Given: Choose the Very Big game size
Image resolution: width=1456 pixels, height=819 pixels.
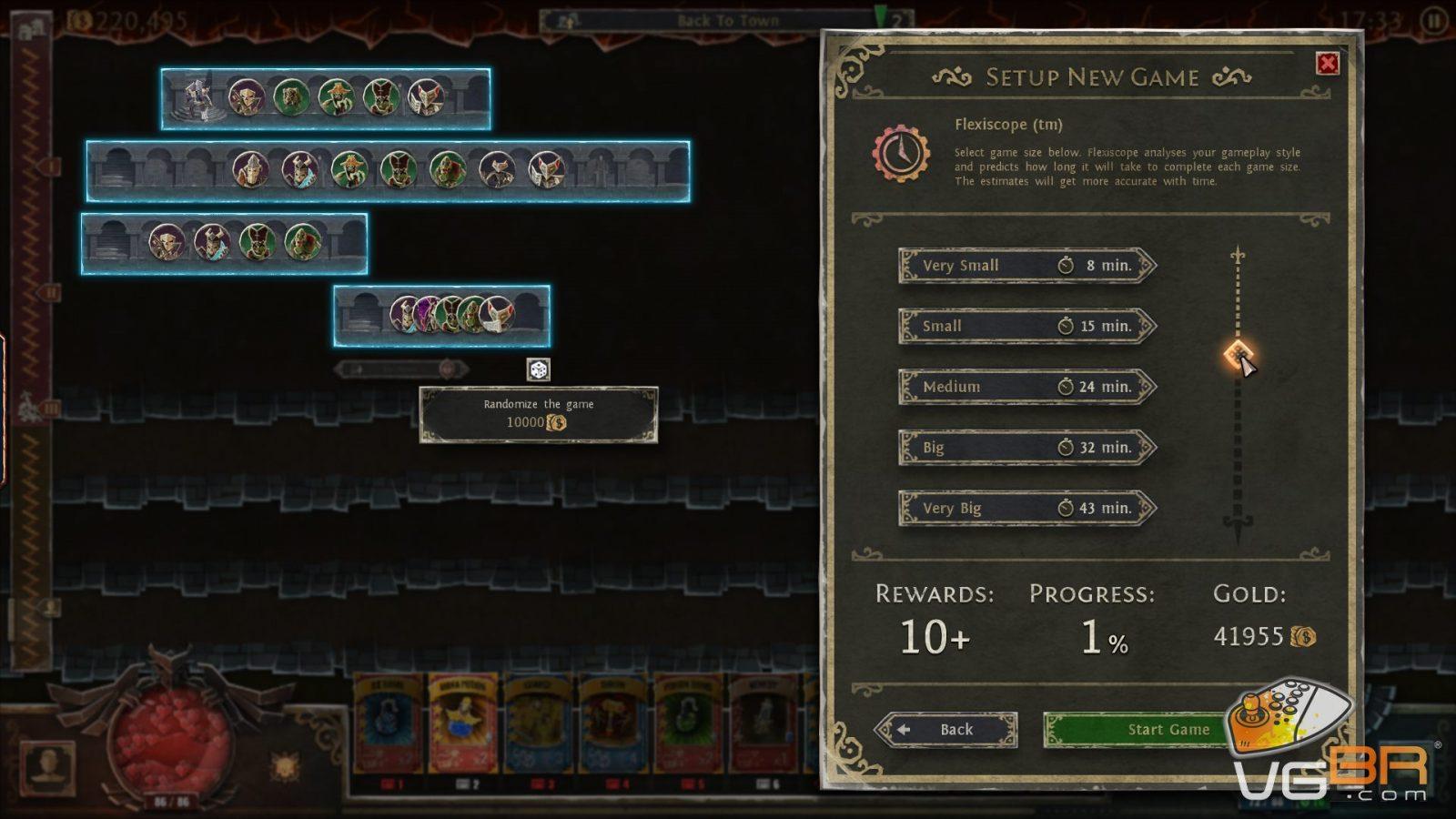Looking at the screenshot, I should 1026,508.
